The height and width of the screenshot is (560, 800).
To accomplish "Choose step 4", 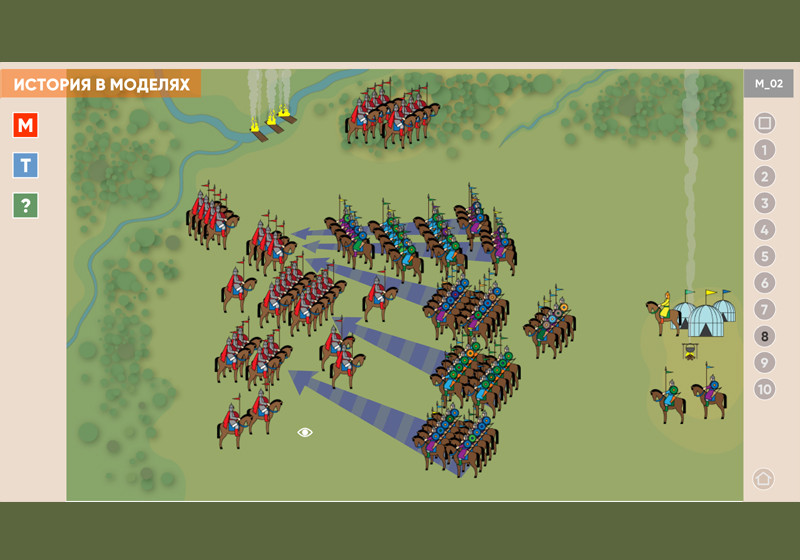I will [x=765, y=230].
